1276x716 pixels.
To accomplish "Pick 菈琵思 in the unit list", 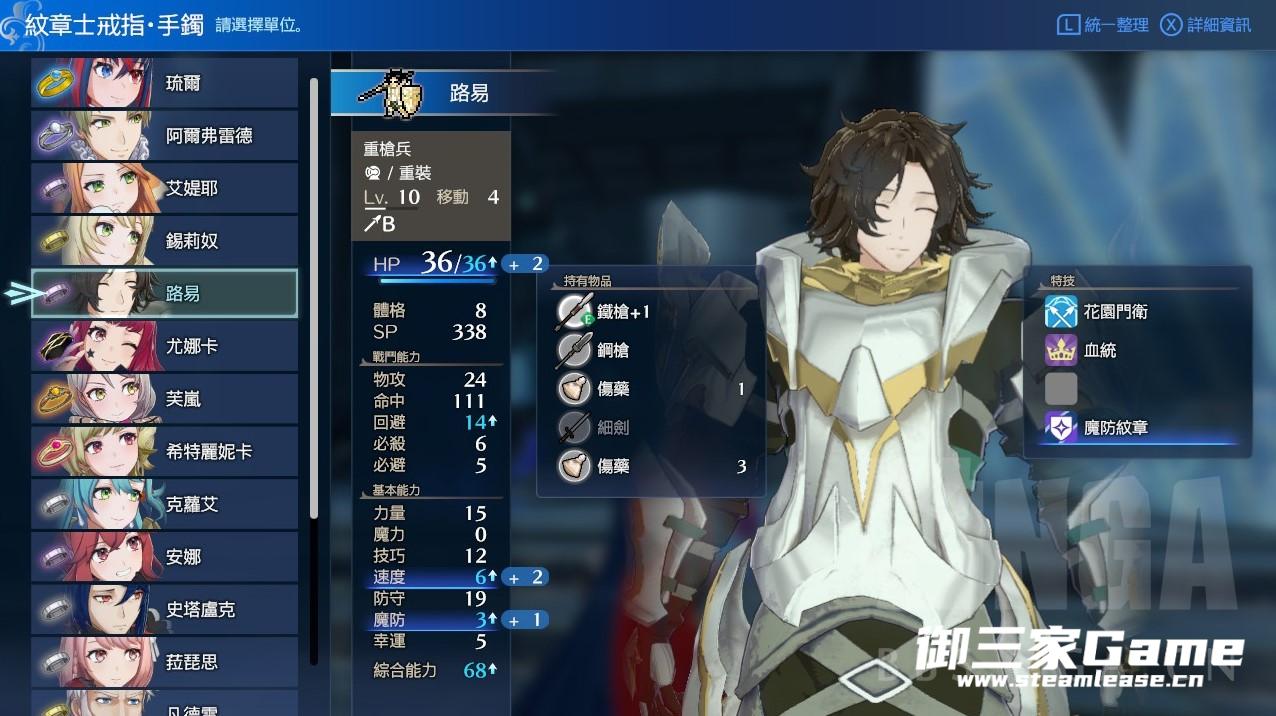I will pos(165,662).
